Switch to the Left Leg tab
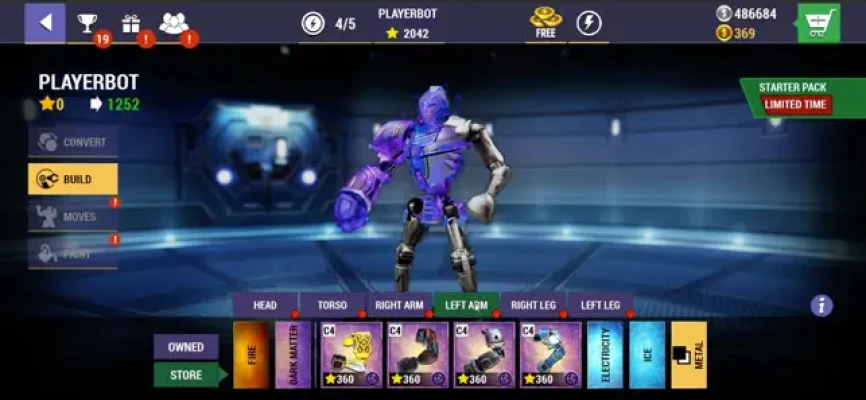Image resolution: width=866 pixels, height=400 pixels. [x=600, y=305]
